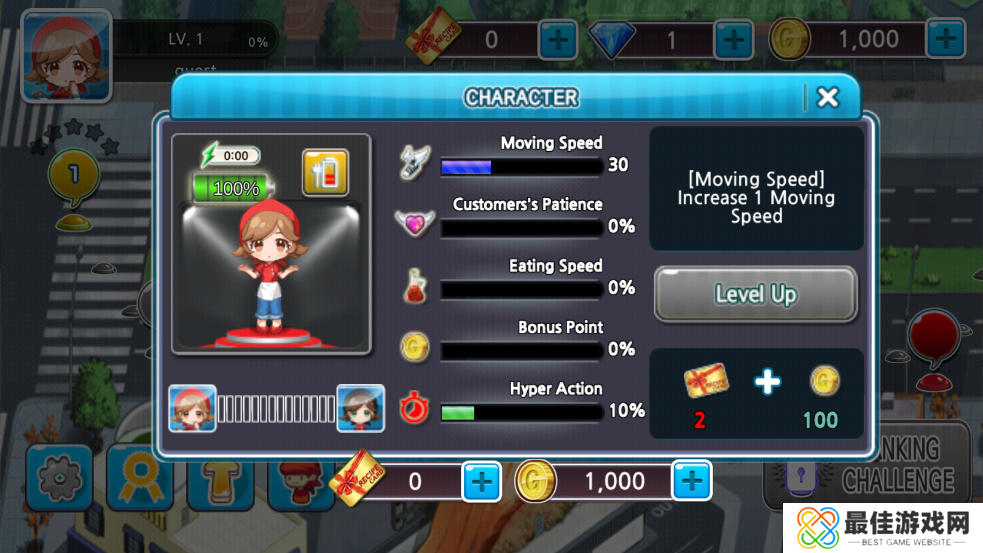Select the brown-haired character portrait
Viewport: 983px width, 553px height.
pos(360,408)
